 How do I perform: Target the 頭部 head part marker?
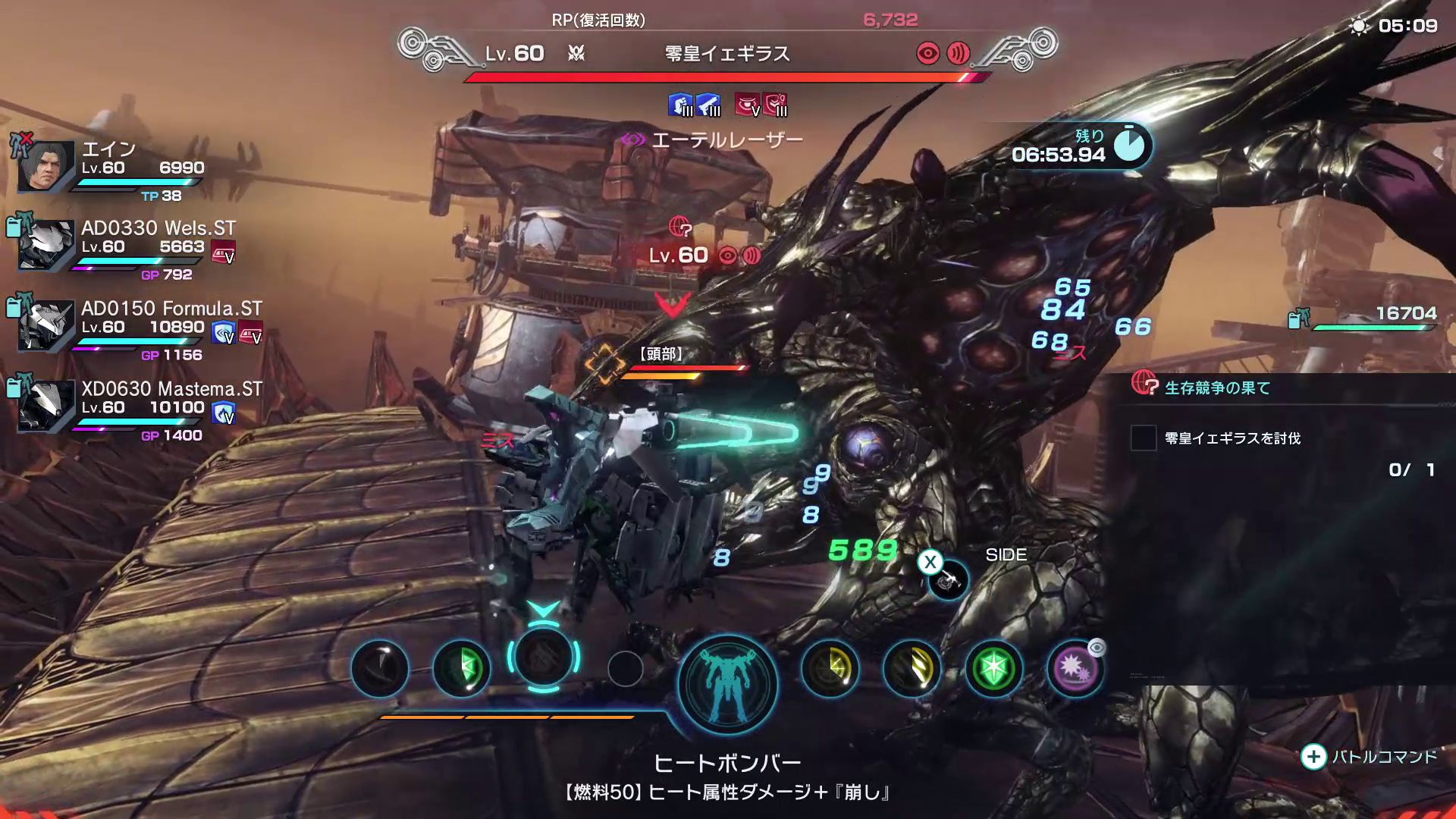click(x=604, y=364)
